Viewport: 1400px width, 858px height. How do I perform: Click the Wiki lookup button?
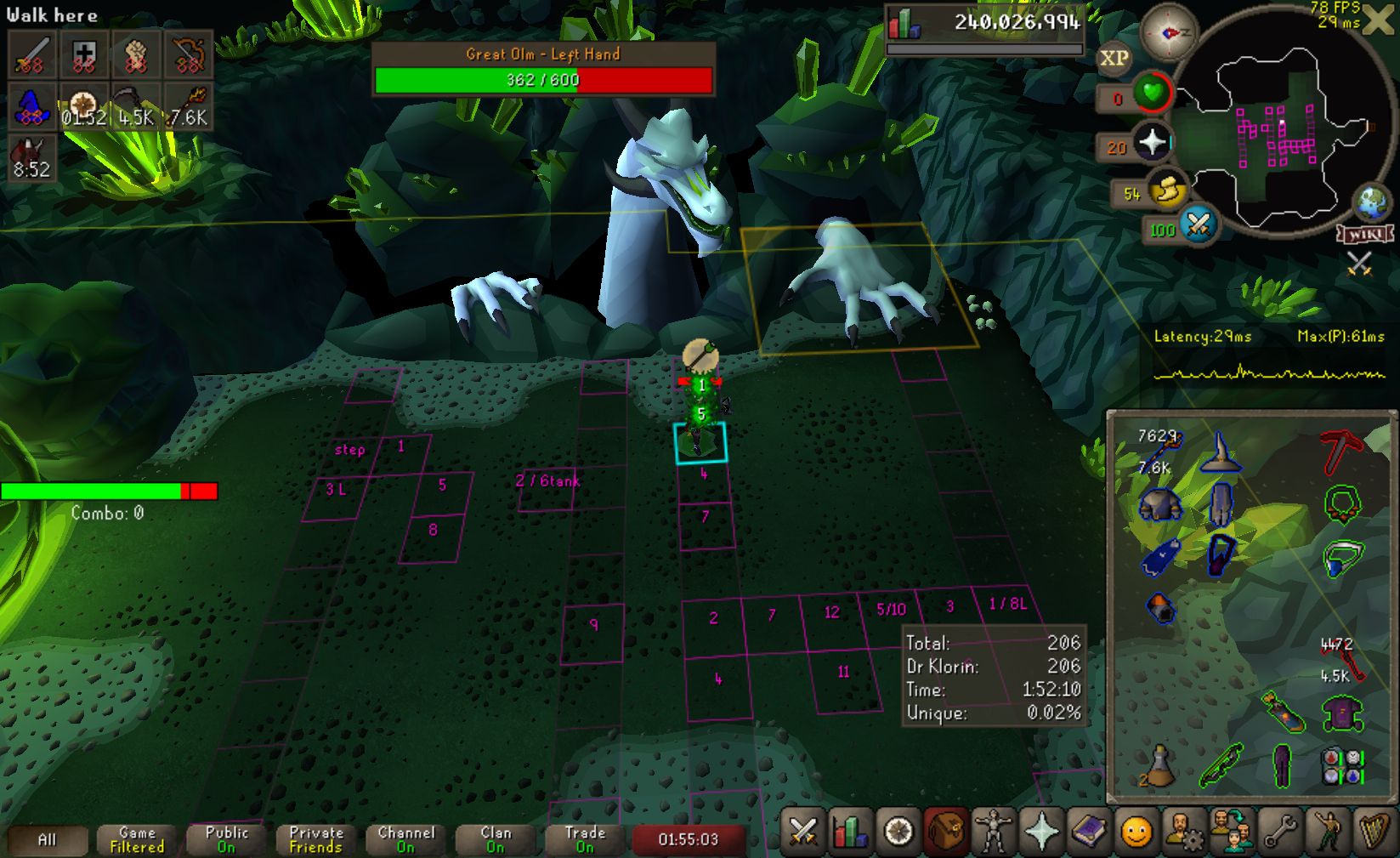[x=1365, y=234]
